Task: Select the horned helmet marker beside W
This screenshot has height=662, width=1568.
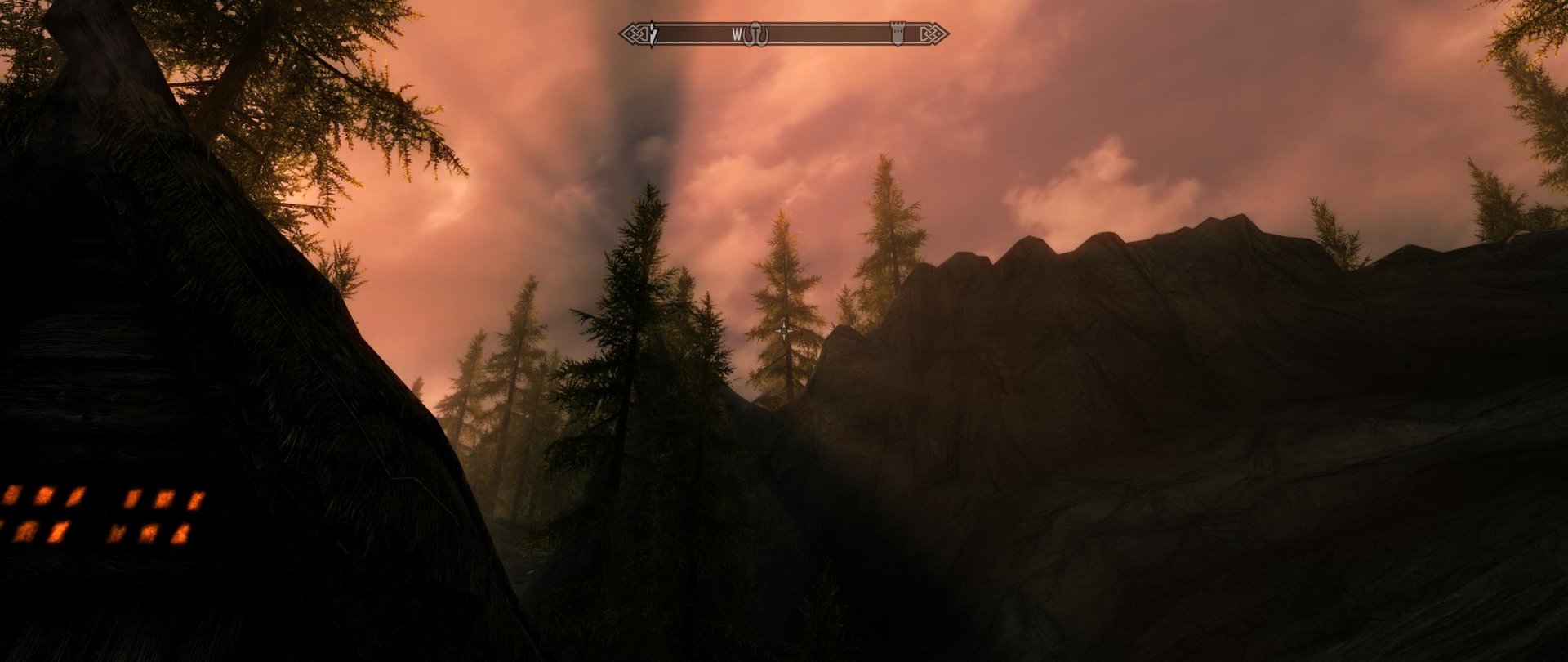Action: (756, 34)
